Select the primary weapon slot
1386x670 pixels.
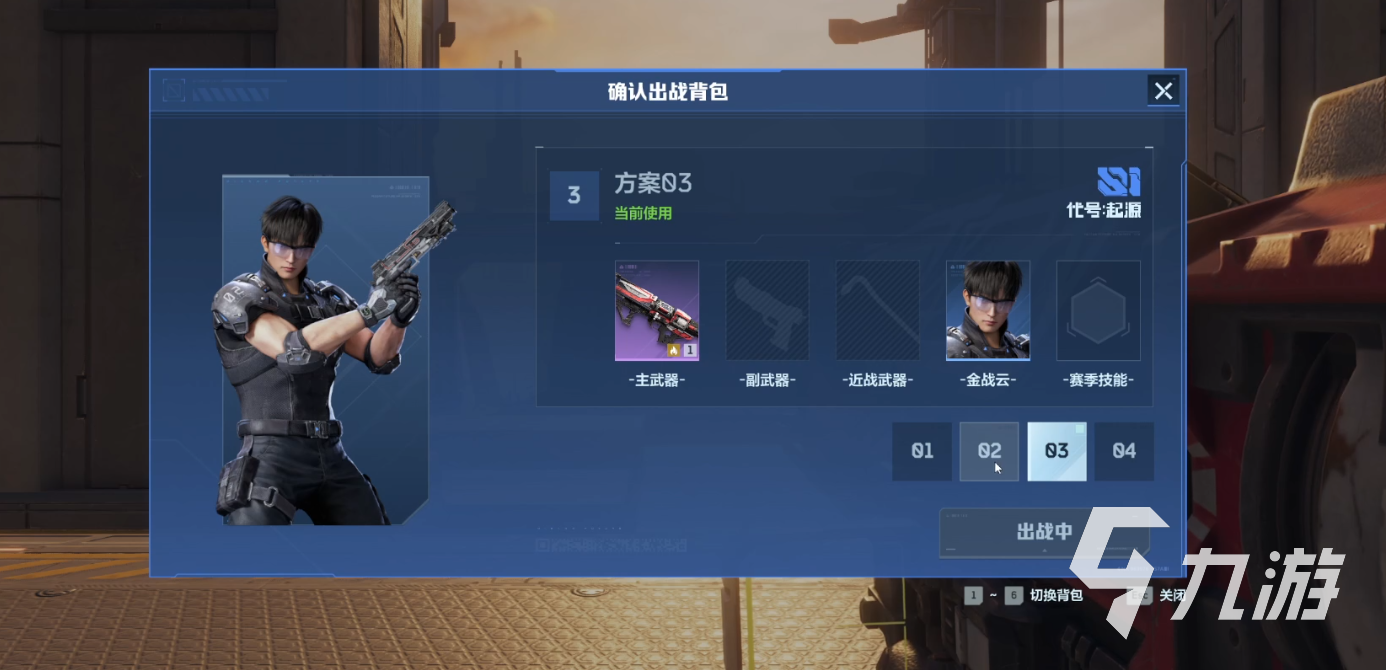click(x=657, y=311)
